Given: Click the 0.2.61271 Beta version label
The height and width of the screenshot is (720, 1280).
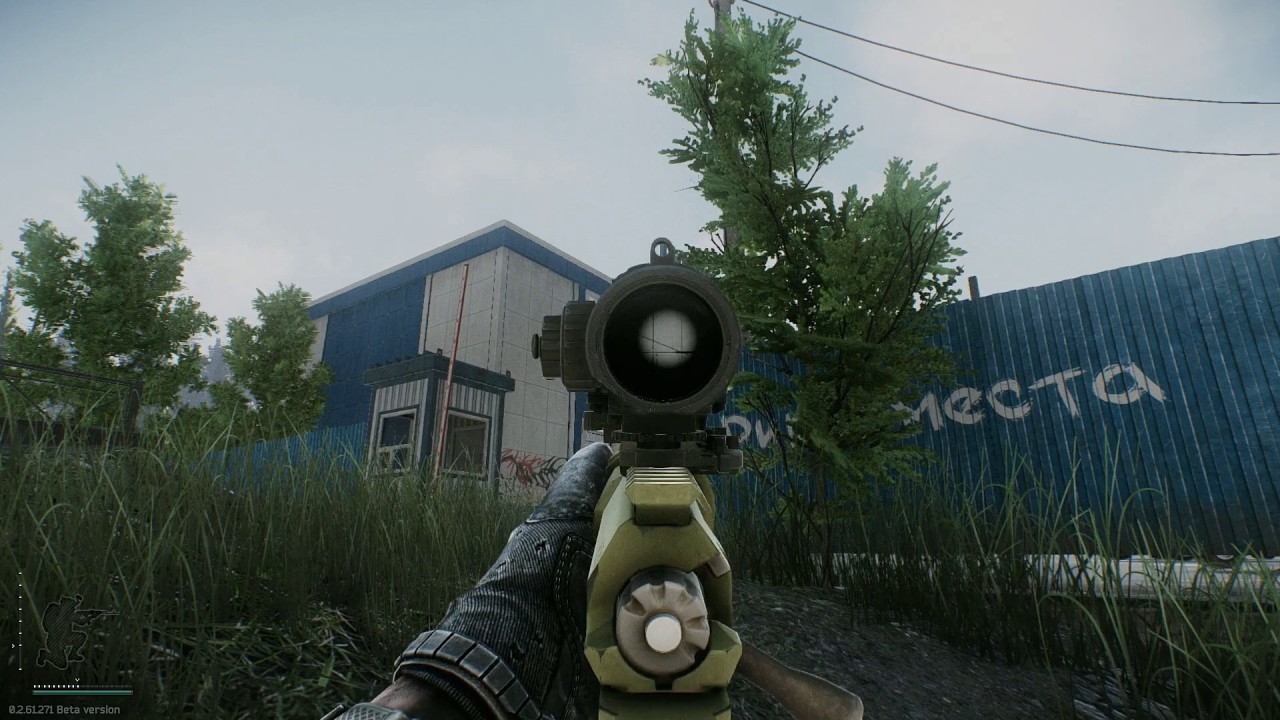Looking at the screenshot, I should 64,707.
